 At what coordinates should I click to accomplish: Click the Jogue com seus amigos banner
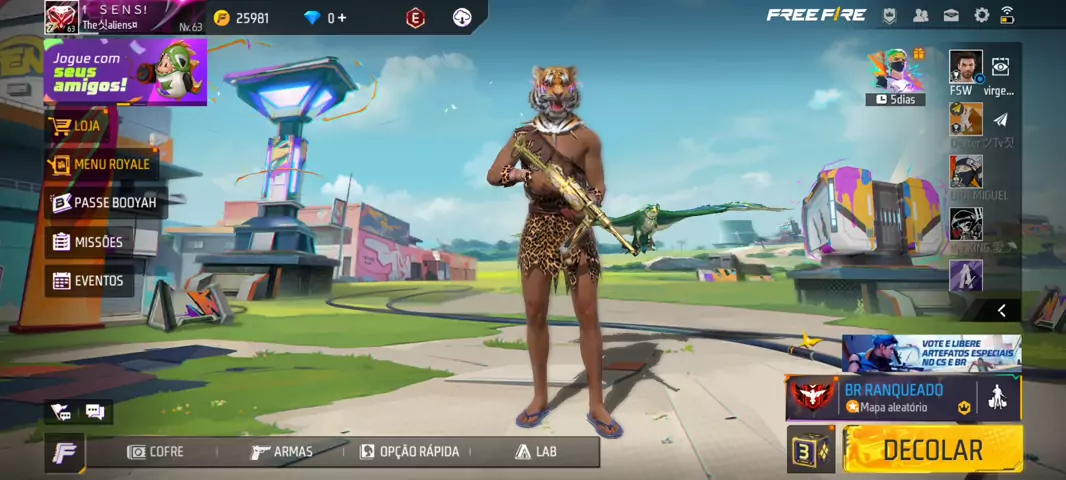click(x=125, y=72)
